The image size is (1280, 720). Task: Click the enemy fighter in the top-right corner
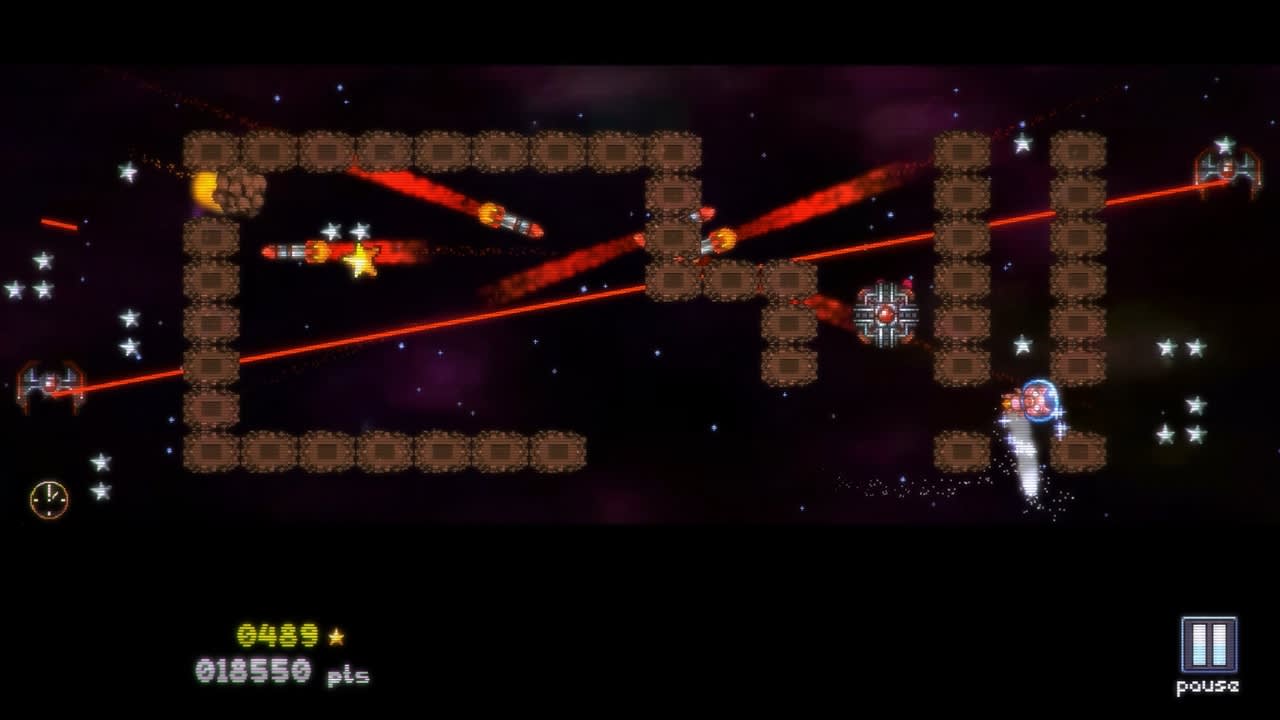1229,168
